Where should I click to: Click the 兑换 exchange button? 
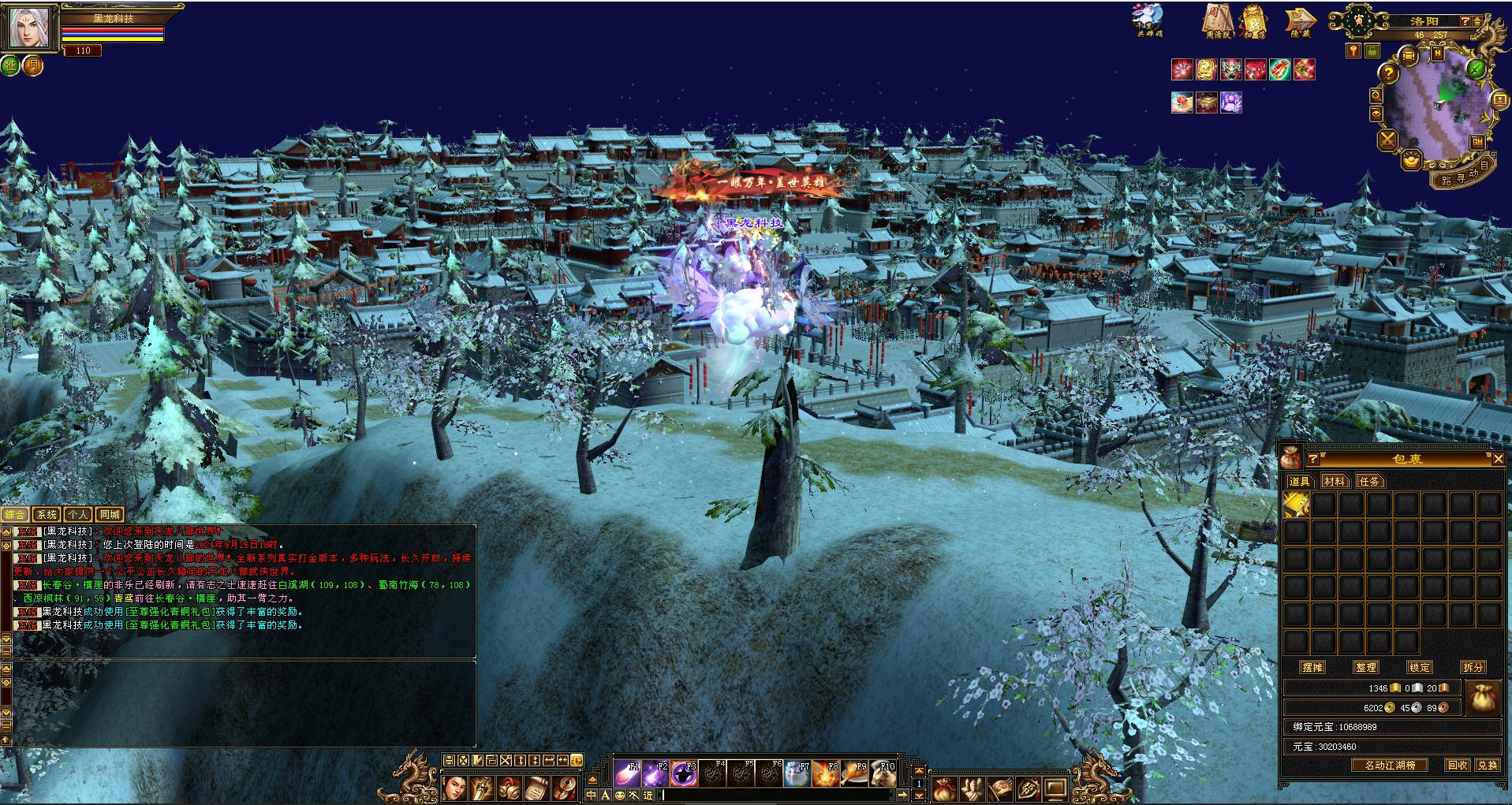[1488, 765]
